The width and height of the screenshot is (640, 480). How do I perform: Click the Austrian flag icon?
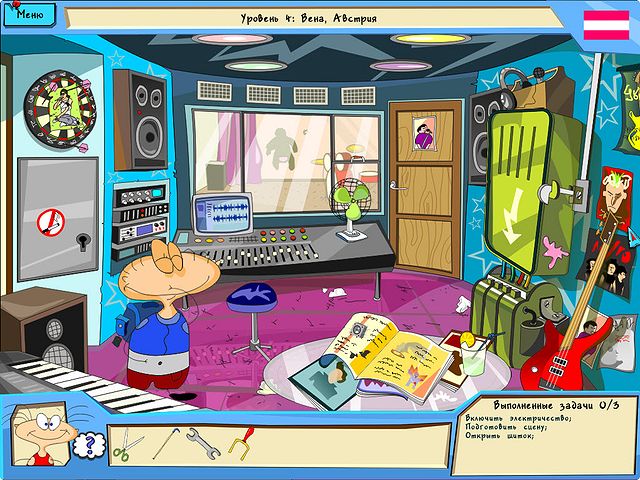[x=606, y=26]
